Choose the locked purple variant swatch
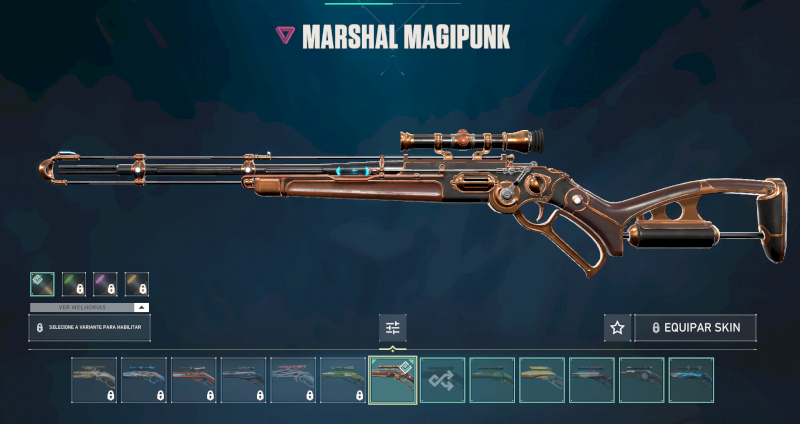 [x=105, y=285]
